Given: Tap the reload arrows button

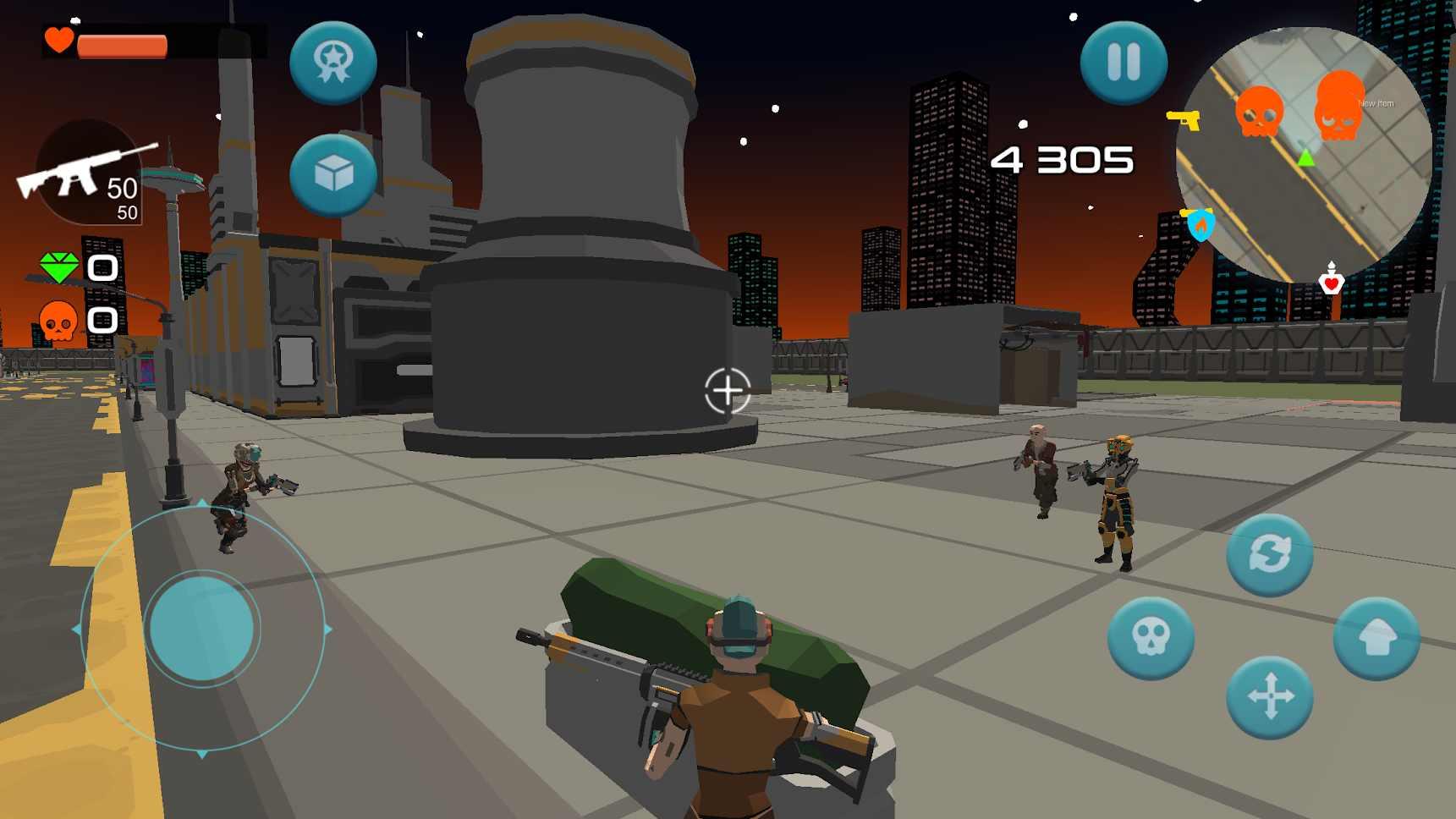Looking at the screenshot, I should [1269, 555].
